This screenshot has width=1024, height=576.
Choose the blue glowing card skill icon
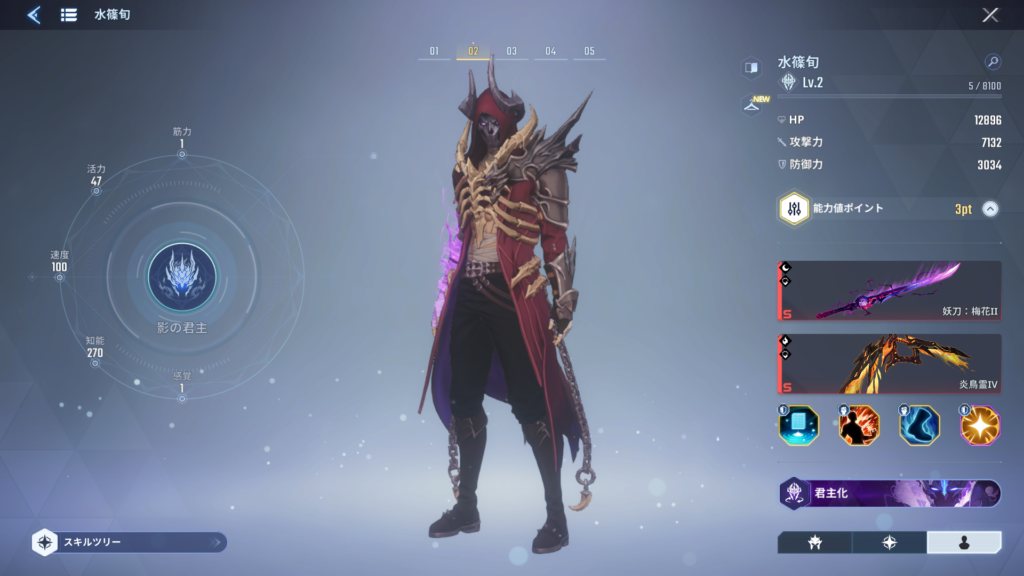point(798,425)
